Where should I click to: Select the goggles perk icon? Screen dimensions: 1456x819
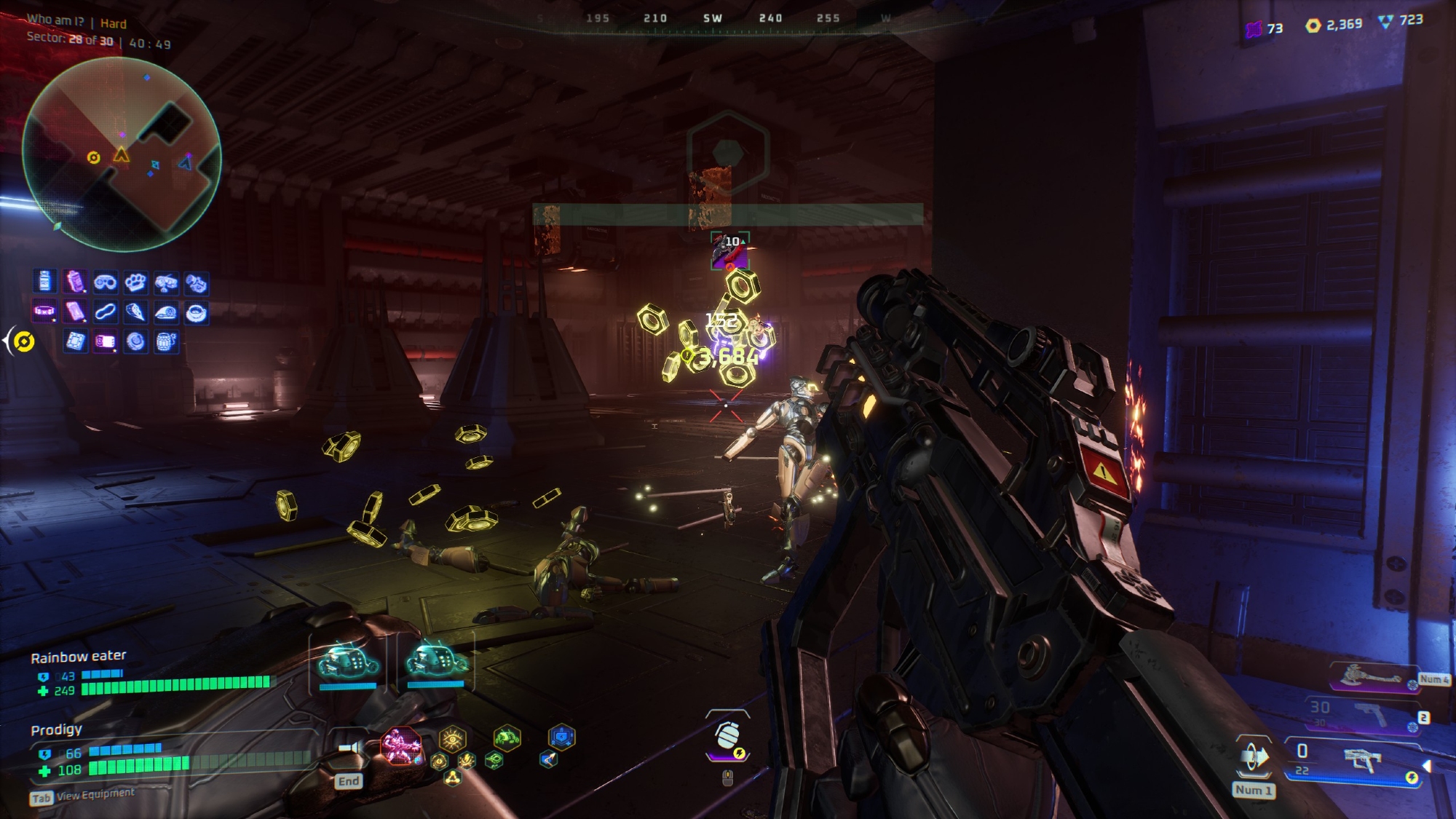click(x=105, y=282)
